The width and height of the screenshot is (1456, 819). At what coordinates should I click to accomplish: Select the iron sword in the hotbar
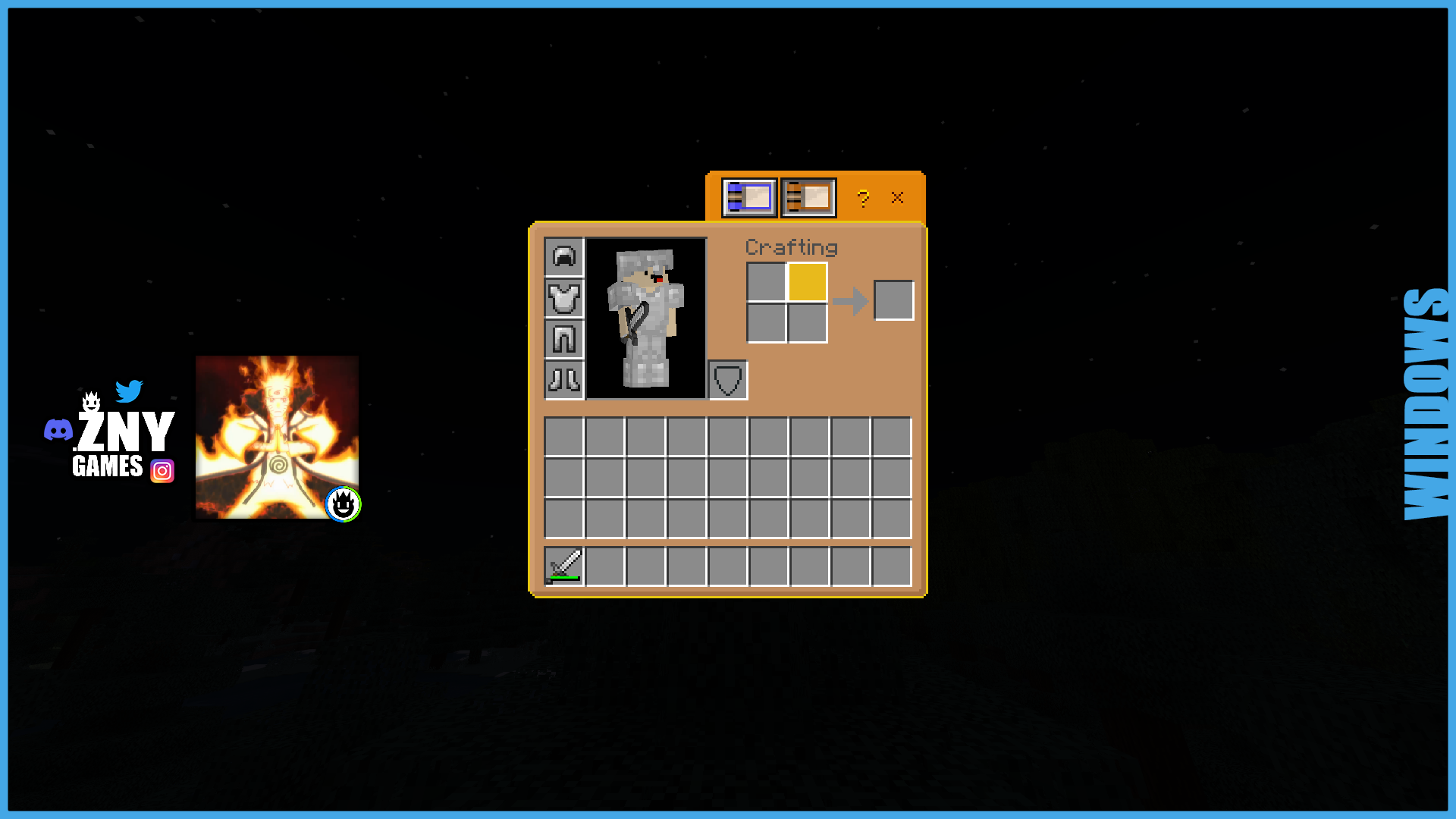tap(564, 565)
